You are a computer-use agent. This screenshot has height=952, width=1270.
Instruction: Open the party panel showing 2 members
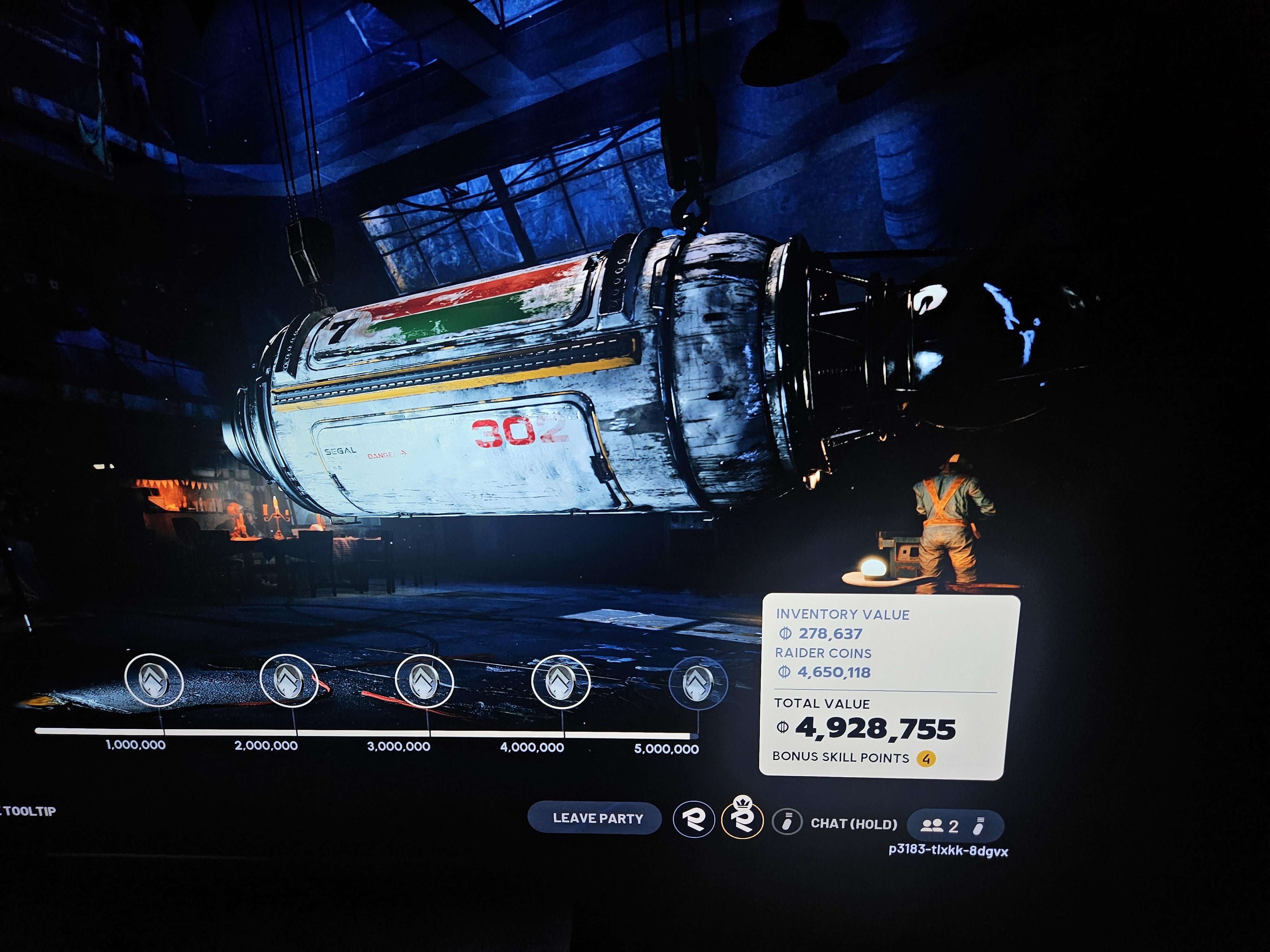955,826
